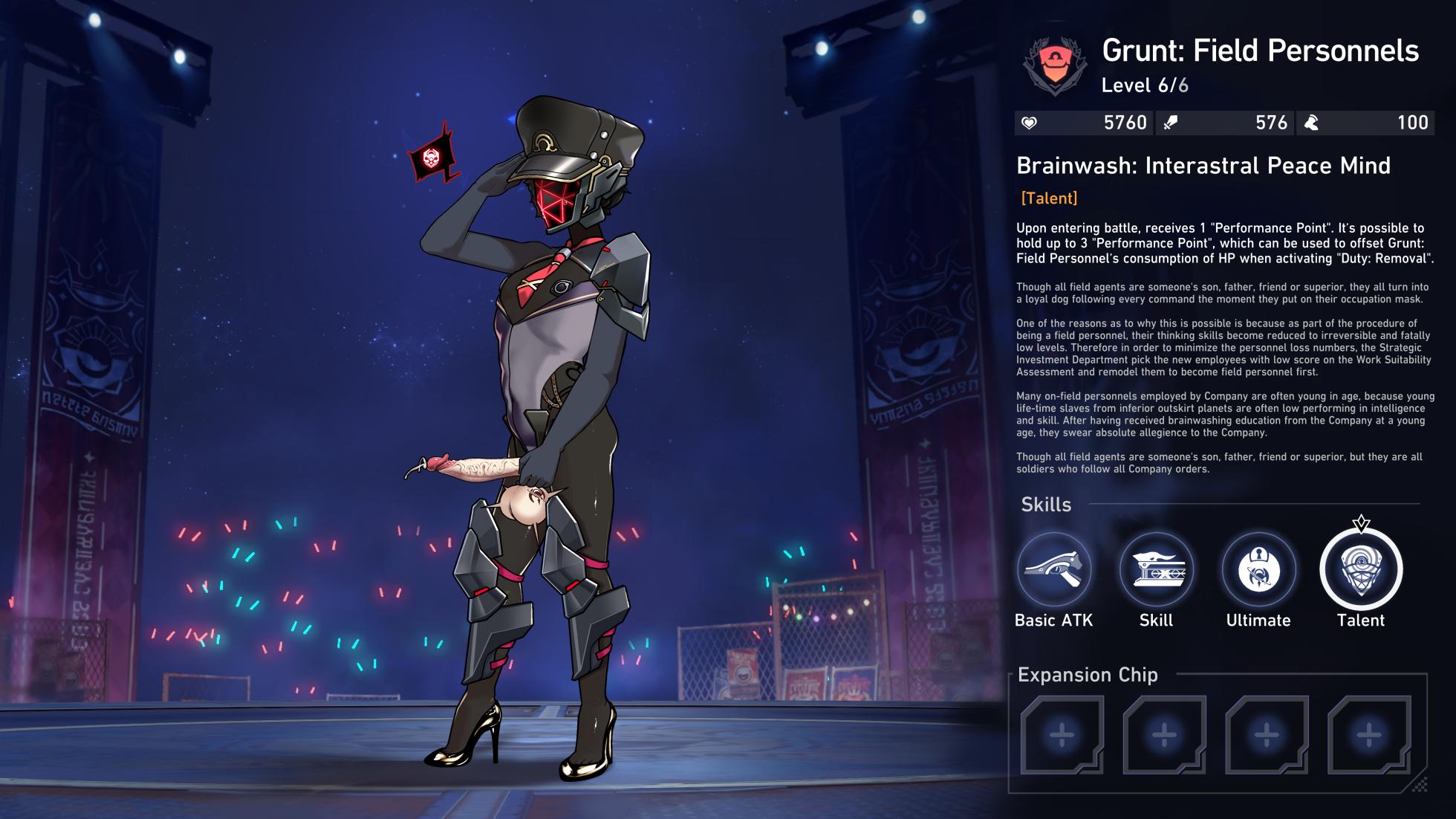
Task: Choose the highlighted Talent icon
Action: [x=1361, y=570]
